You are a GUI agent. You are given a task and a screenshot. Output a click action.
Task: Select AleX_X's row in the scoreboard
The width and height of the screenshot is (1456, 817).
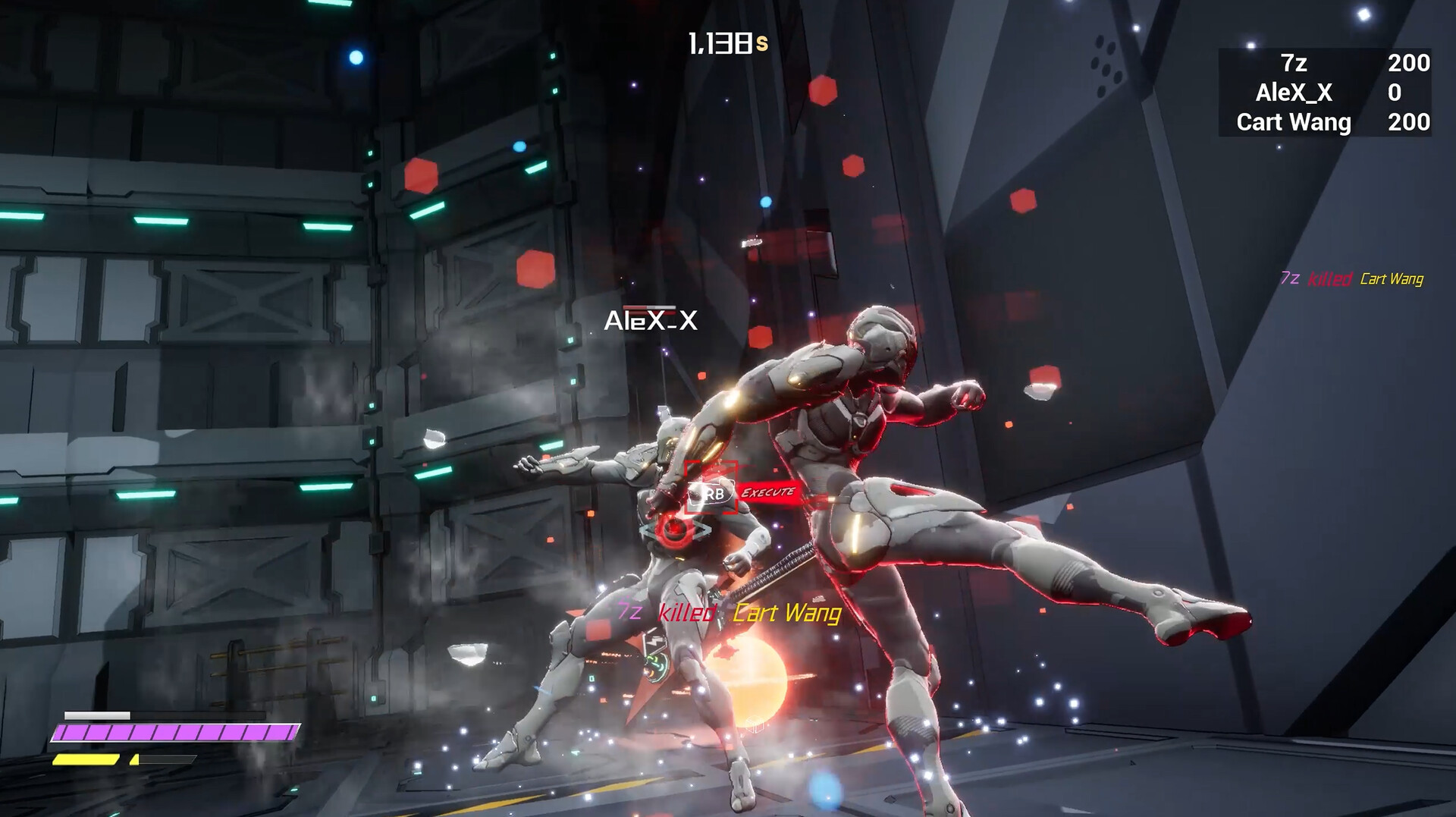[1323, 93]
